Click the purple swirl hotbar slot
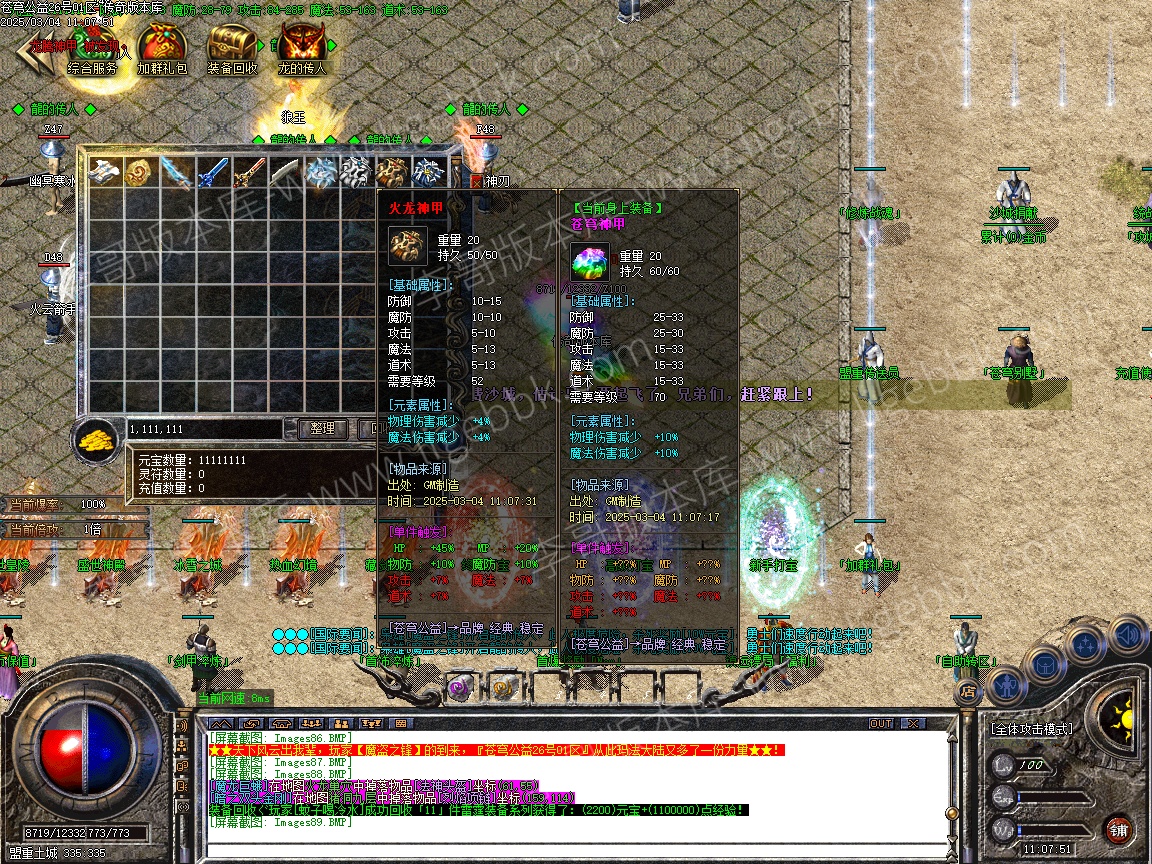This screenshot has height=864, width=1152. pyautogui.click(x=459, y=688)
